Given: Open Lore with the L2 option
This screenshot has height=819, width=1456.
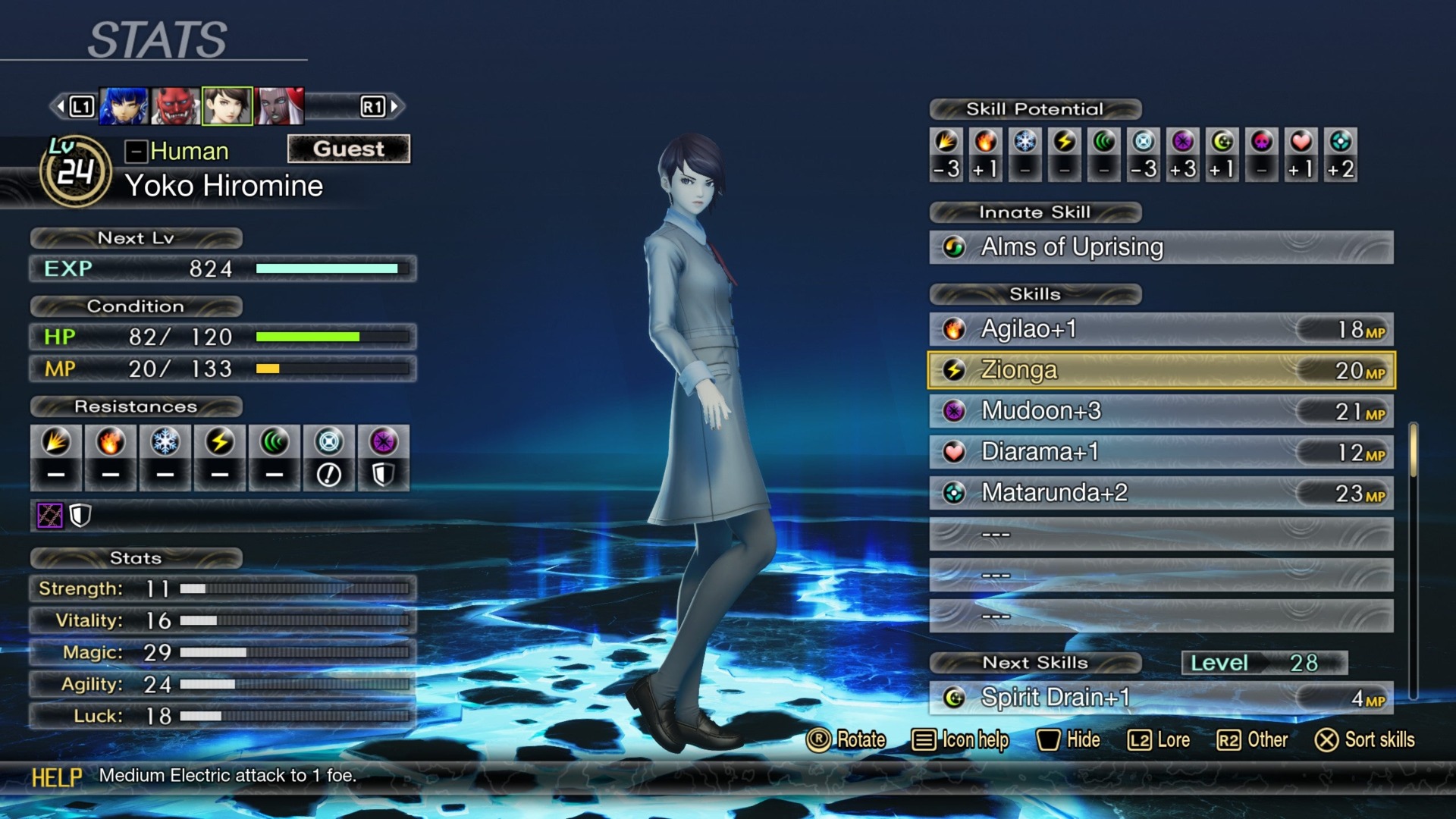Looking at the screenshot, I should coord(1156,740).
